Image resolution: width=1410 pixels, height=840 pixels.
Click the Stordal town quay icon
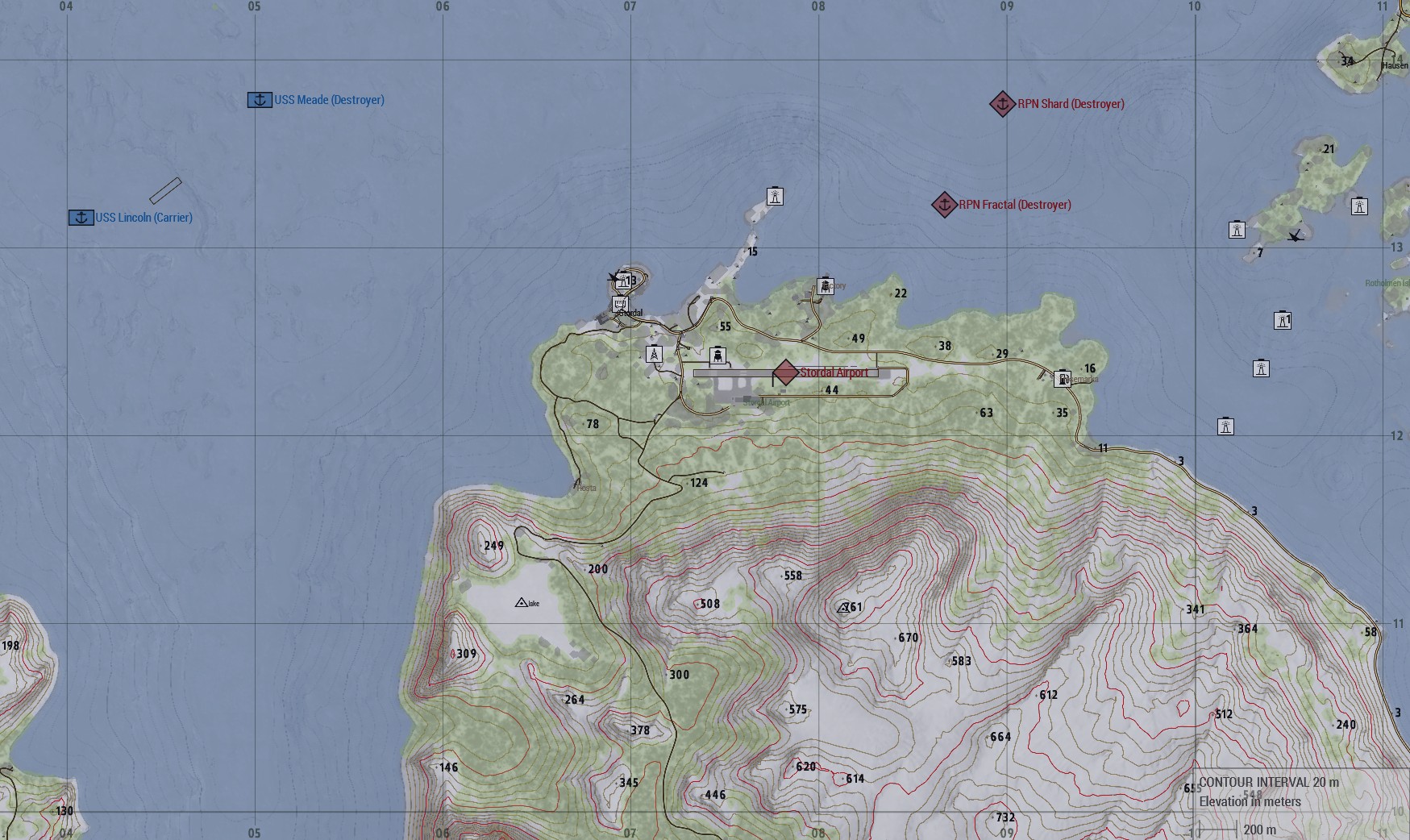click(x=620, y=304)
